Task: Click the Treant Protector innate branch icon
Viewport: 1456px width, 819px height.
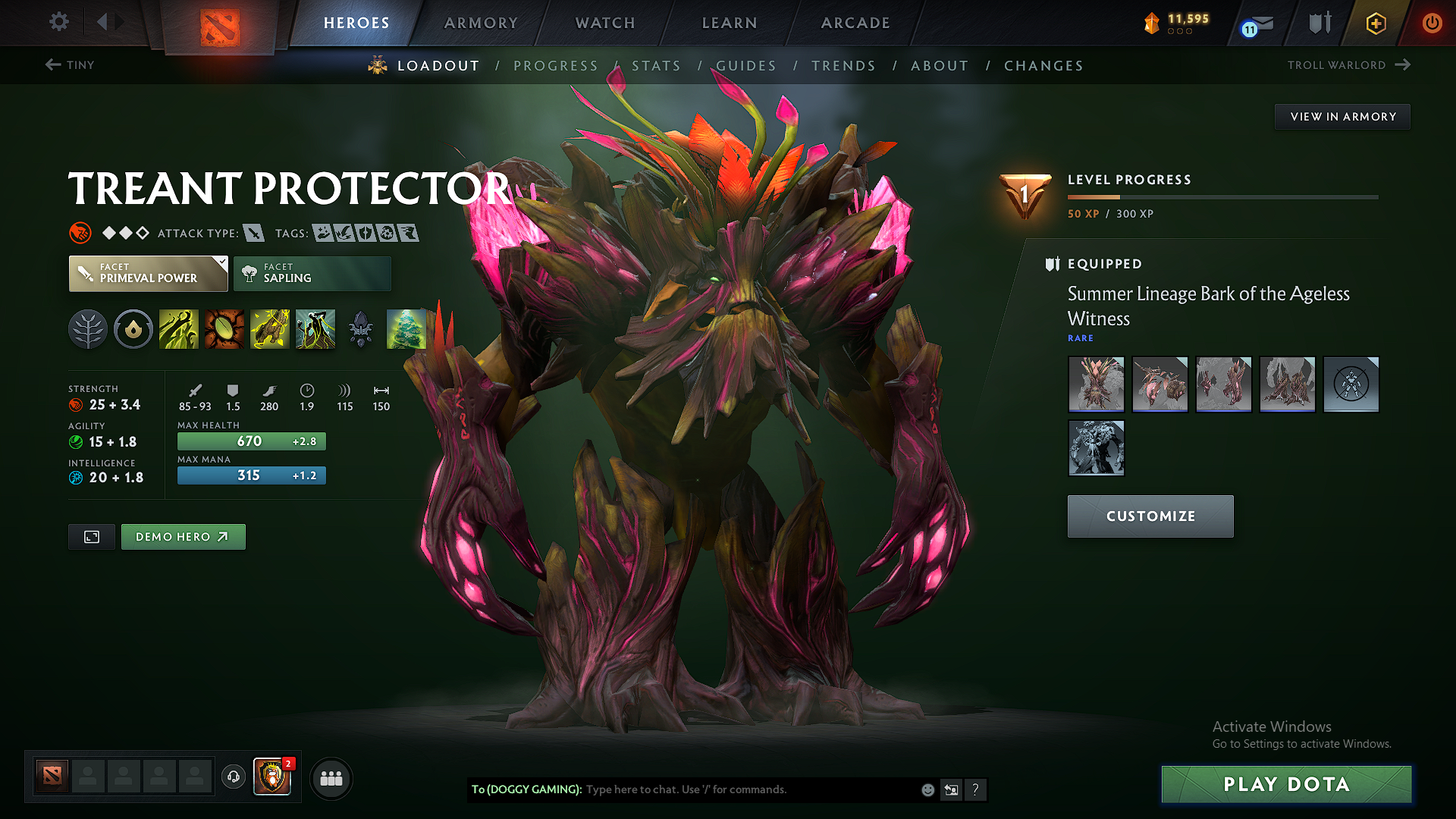Action: pyautogui.click(x=87, y=329)
